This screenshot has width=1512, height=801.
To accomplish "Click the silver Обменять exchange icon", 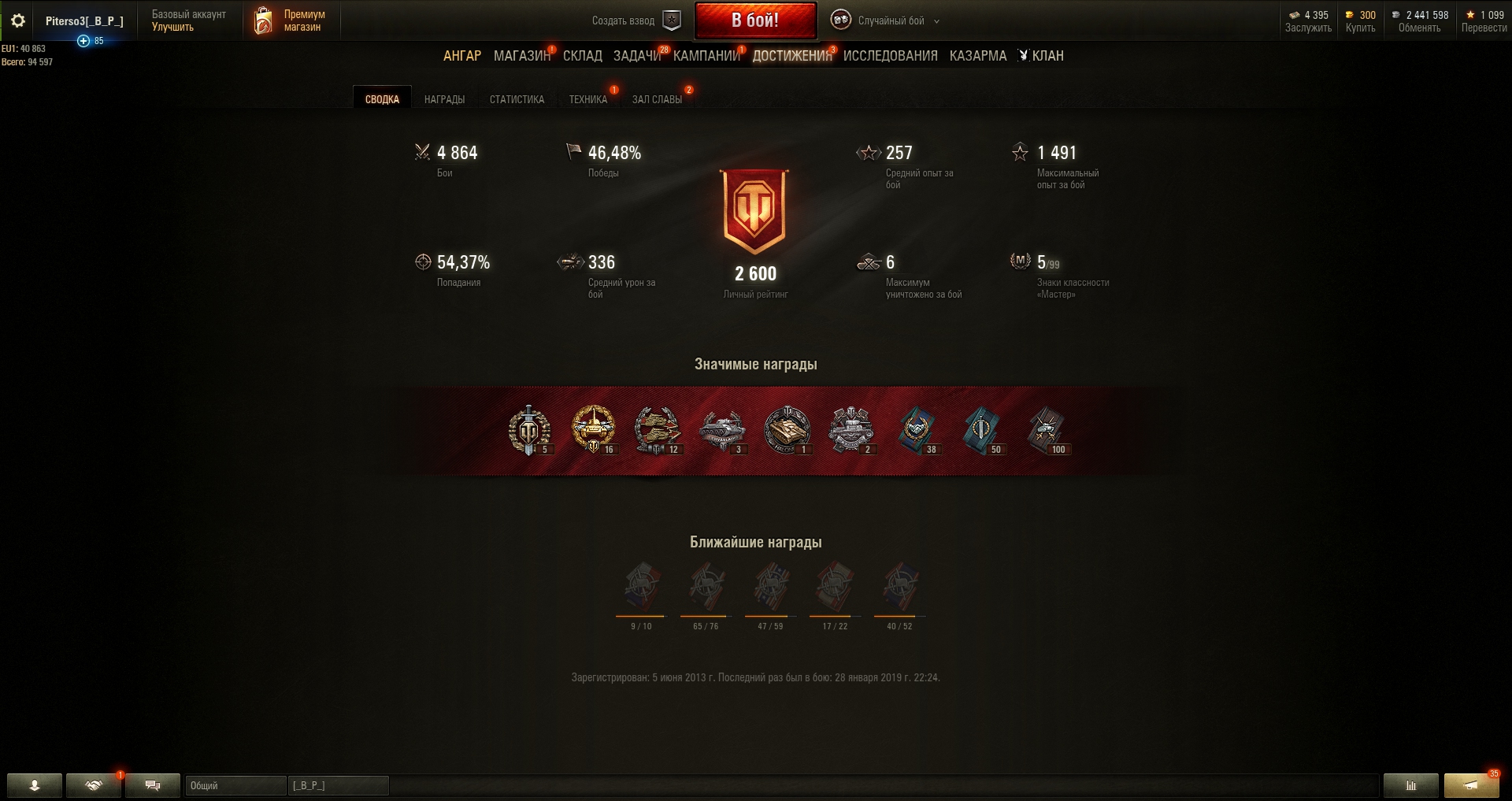I will (1397, 15).
